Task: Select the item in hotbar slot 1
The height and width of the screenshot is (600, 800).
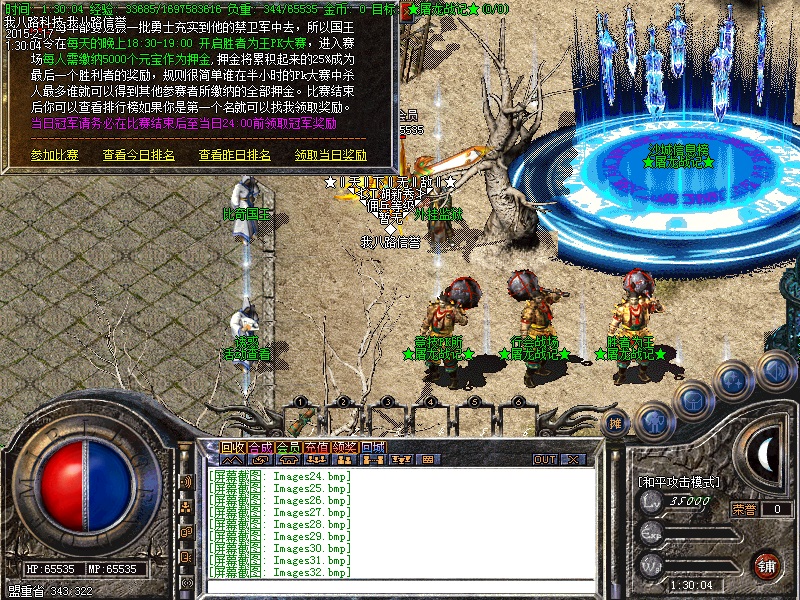Action: point(301,418)
